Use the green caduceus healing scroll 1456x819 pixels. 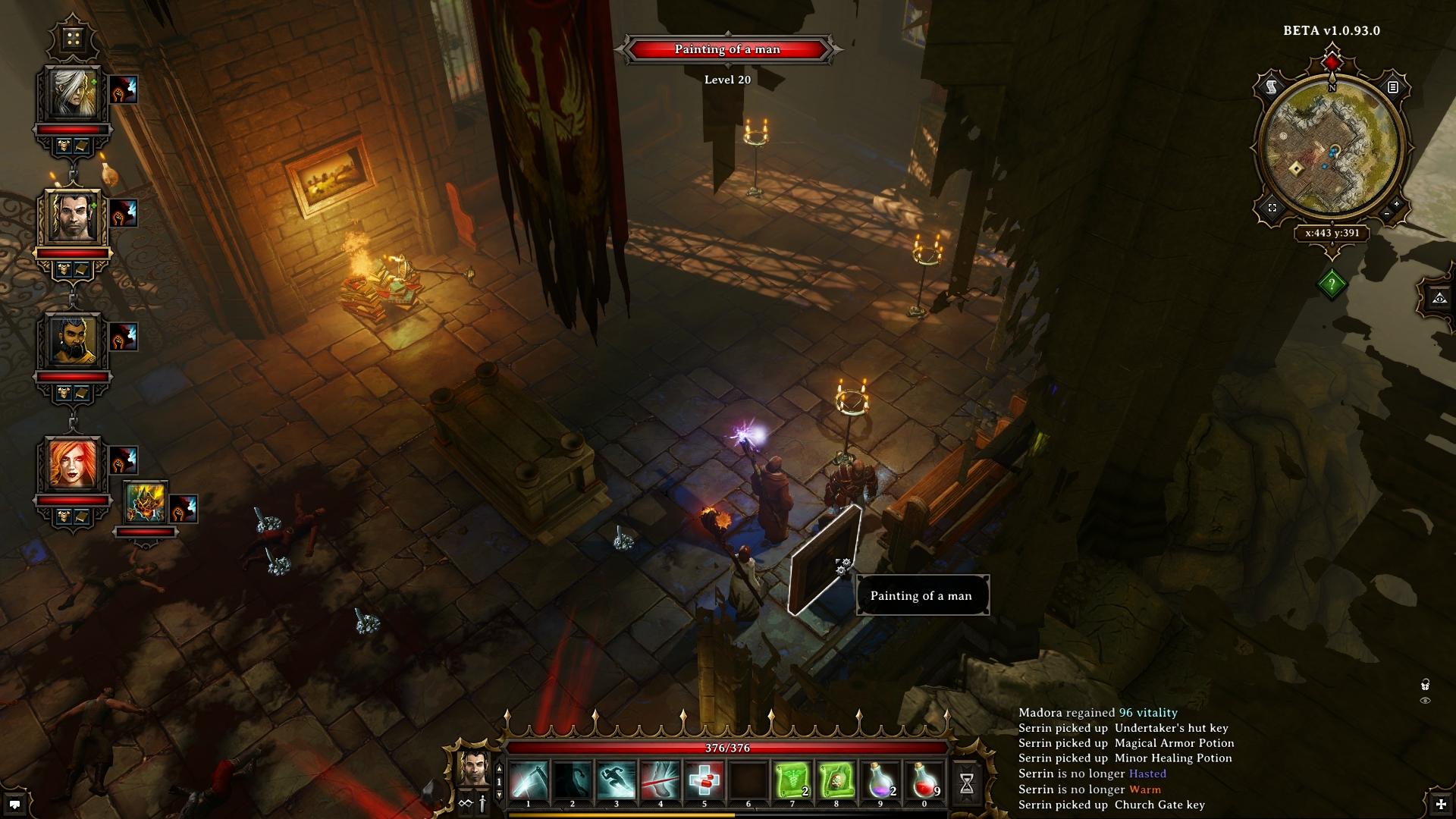tap(792, 781)
